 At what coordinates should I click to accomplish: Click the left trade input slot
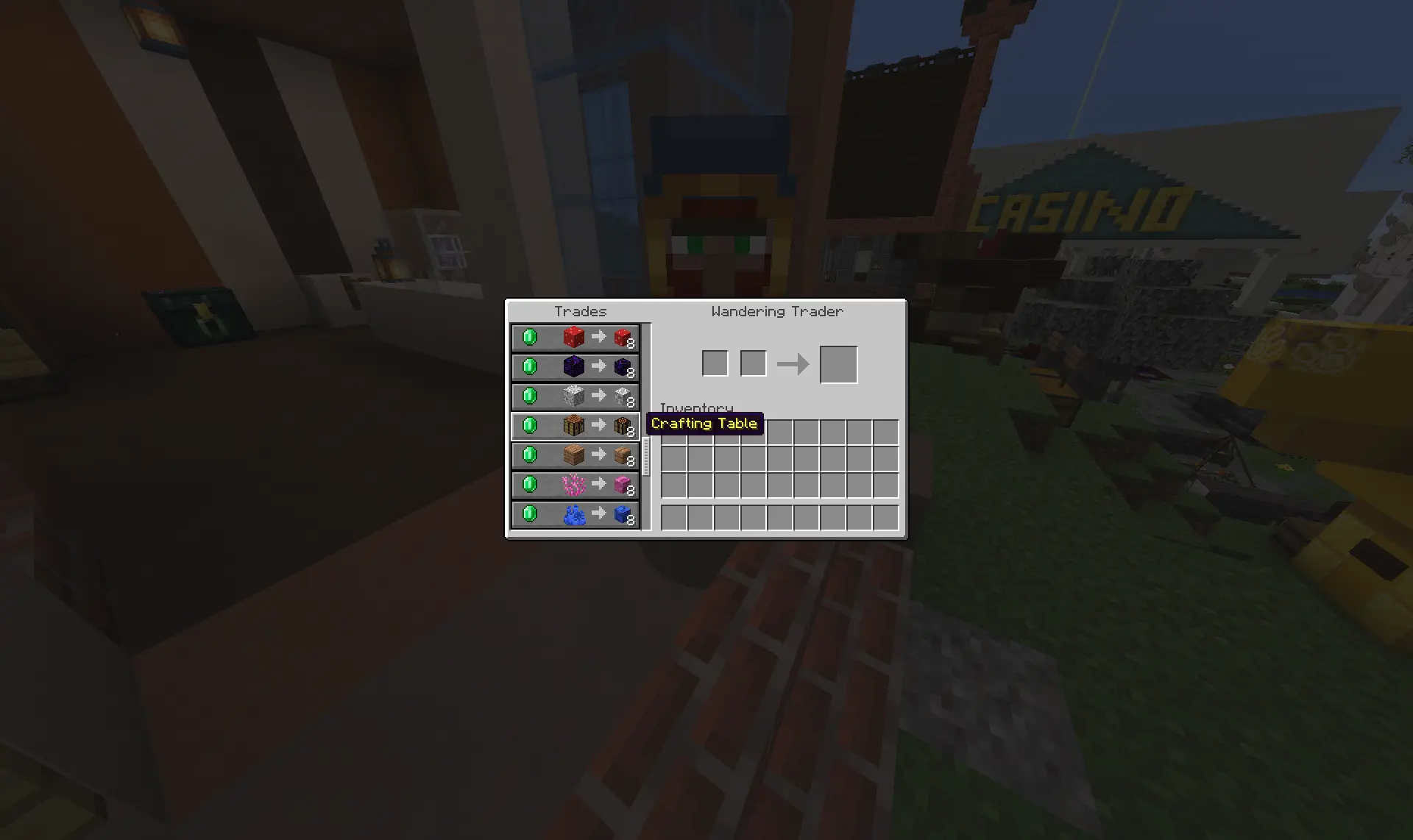714,363
